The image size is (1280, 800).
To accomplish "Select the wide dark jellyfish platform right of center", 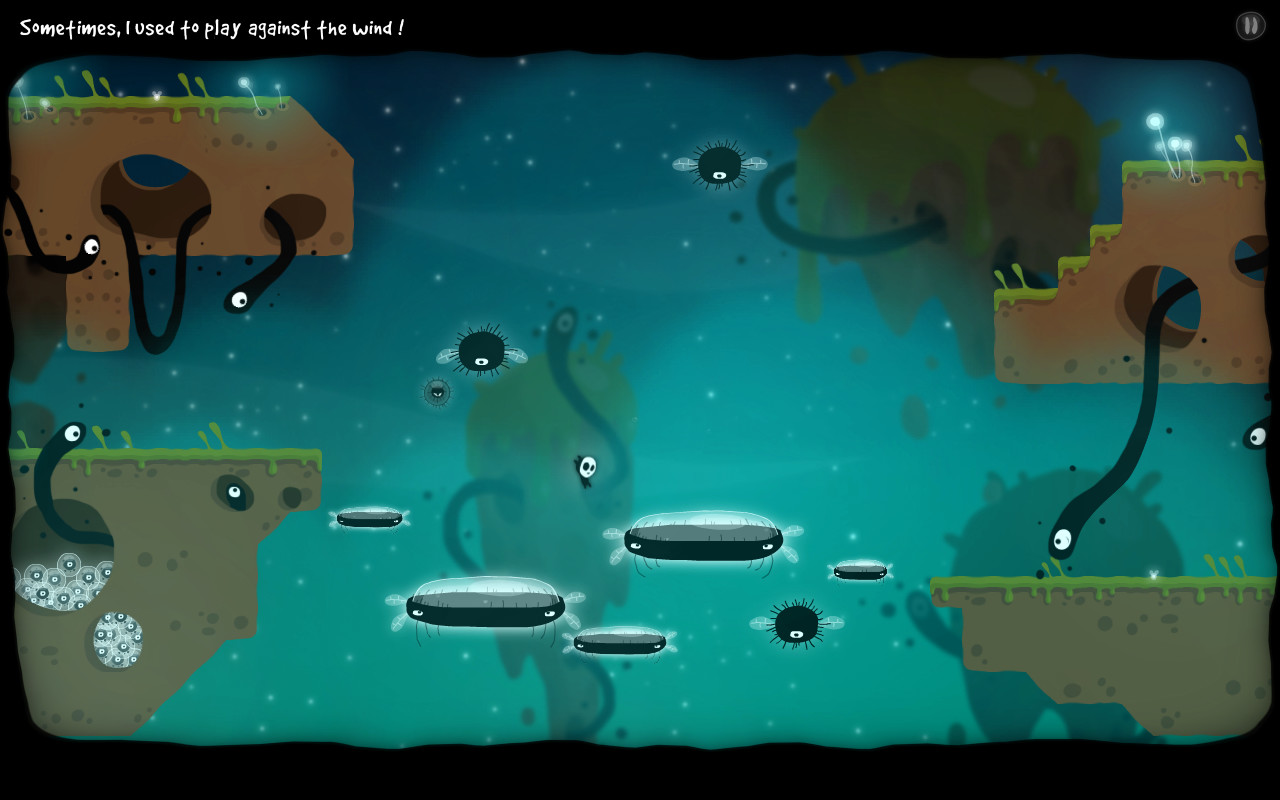I will pos(703,543).
